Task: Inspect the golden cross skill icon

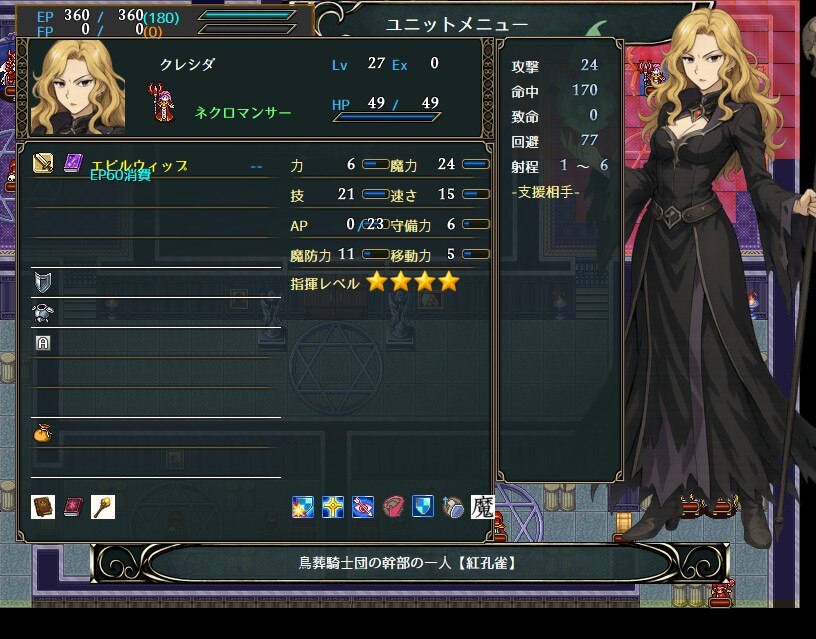Action: click(333, 507)
